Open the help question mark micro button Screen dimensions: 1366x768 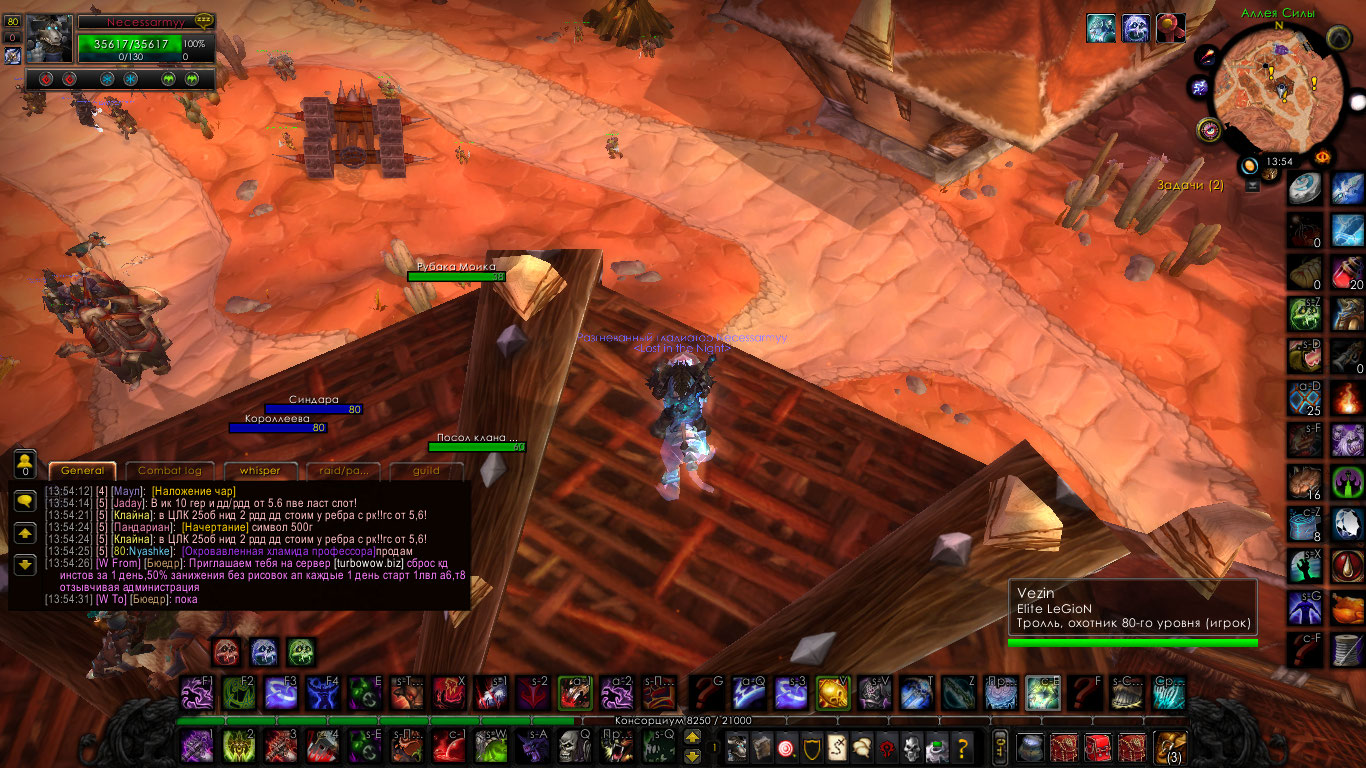[x=962, y=746]
